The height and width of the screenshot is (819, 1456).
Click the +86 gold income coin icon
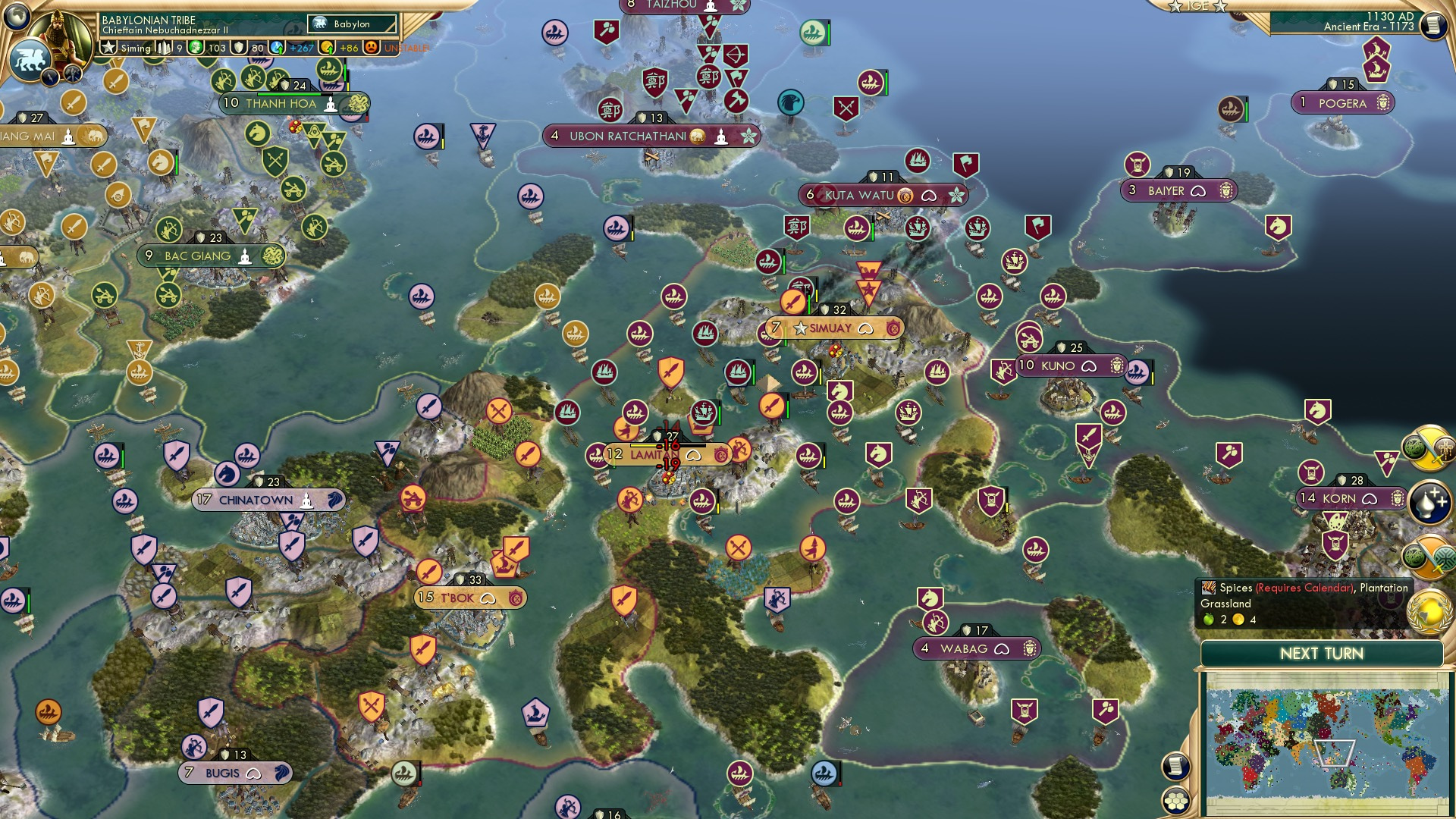point(328,48)
